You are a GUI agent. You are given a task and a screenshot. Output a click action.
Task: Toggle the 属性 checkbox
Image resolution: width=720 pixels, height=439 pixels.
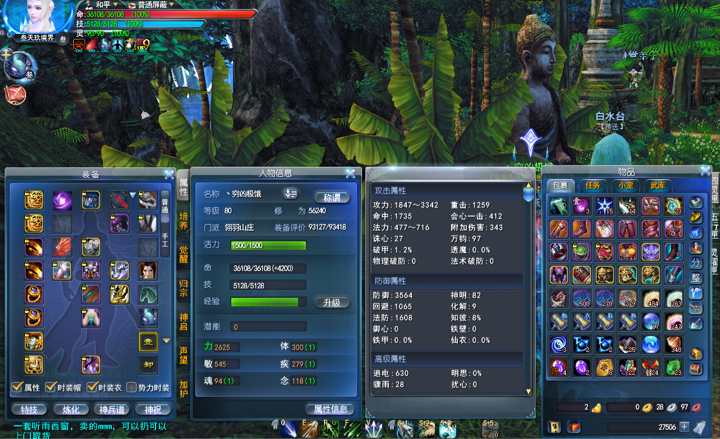(x=16, y=388)
